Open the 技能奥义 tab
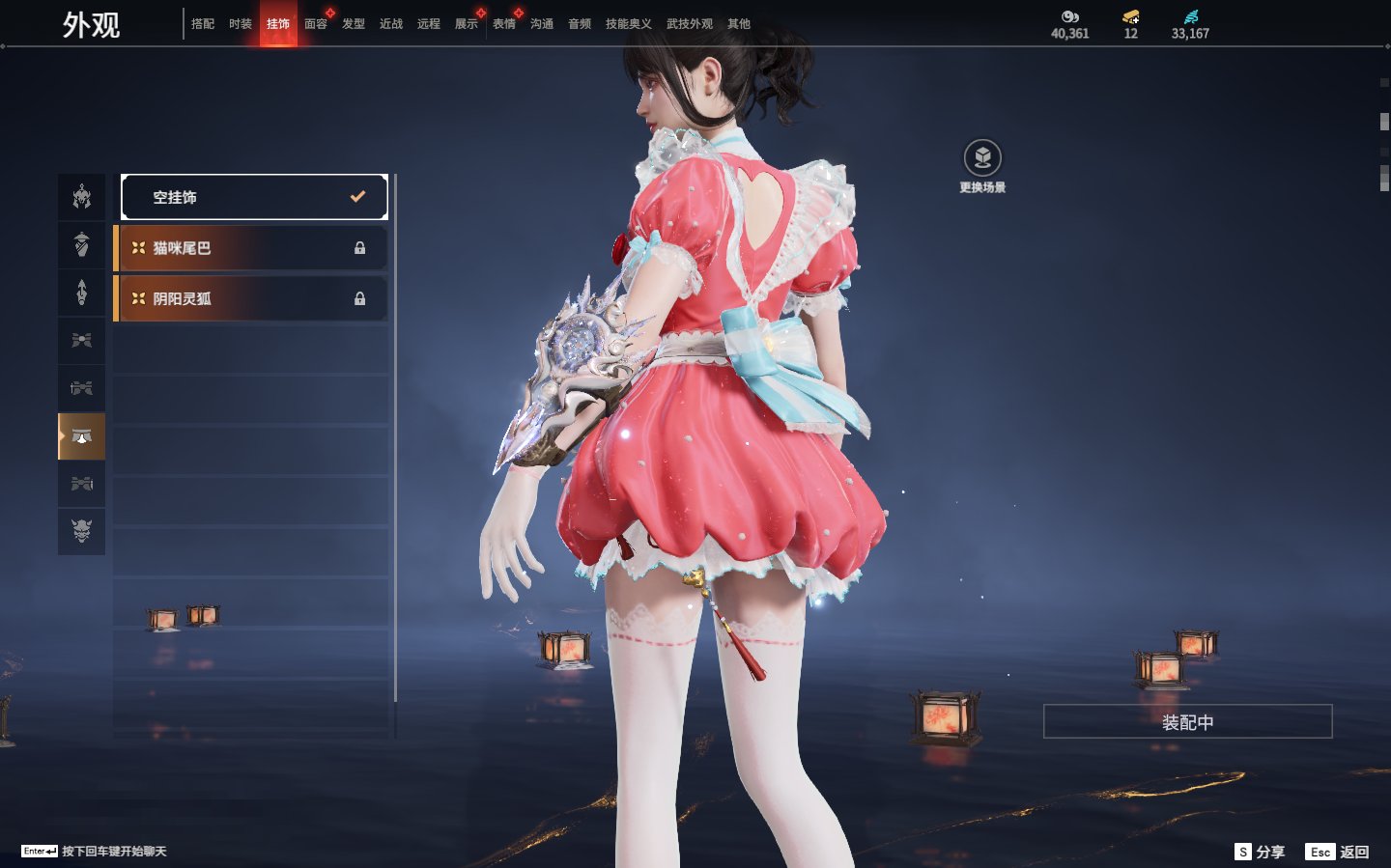The image size is (1391, 868). pyautogui.click(x=628, y=24)
